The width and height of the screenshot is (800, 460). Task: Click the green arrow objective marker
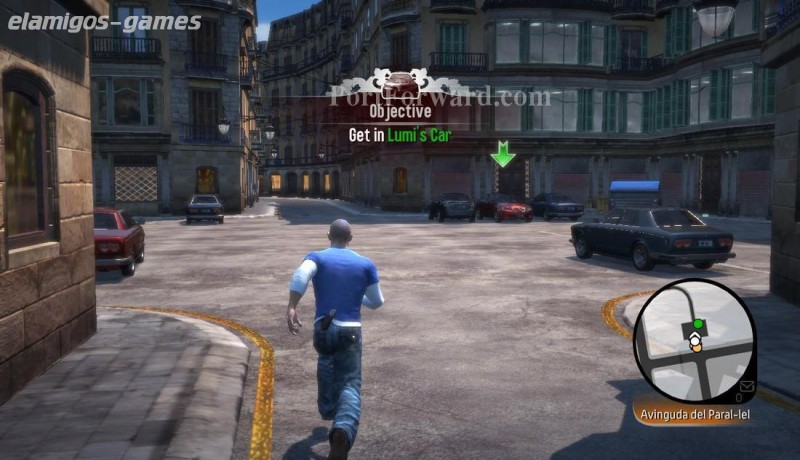pos(502,155)
